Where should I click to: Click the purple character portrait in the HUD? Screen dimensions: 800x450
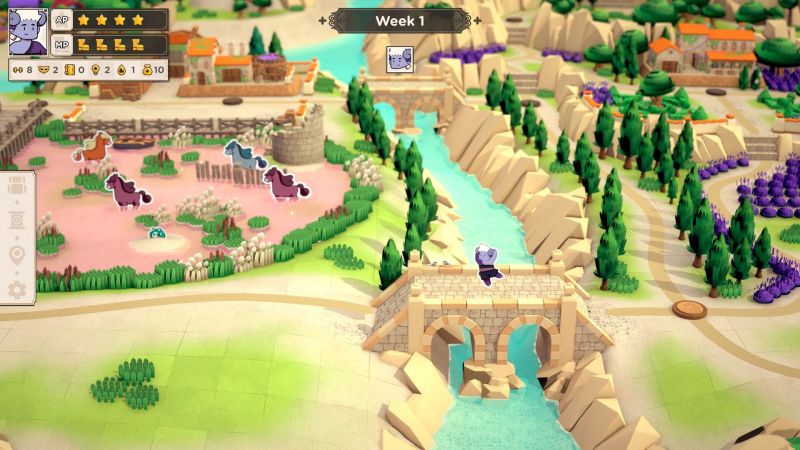pyautogui.click(x=27, y=31)
